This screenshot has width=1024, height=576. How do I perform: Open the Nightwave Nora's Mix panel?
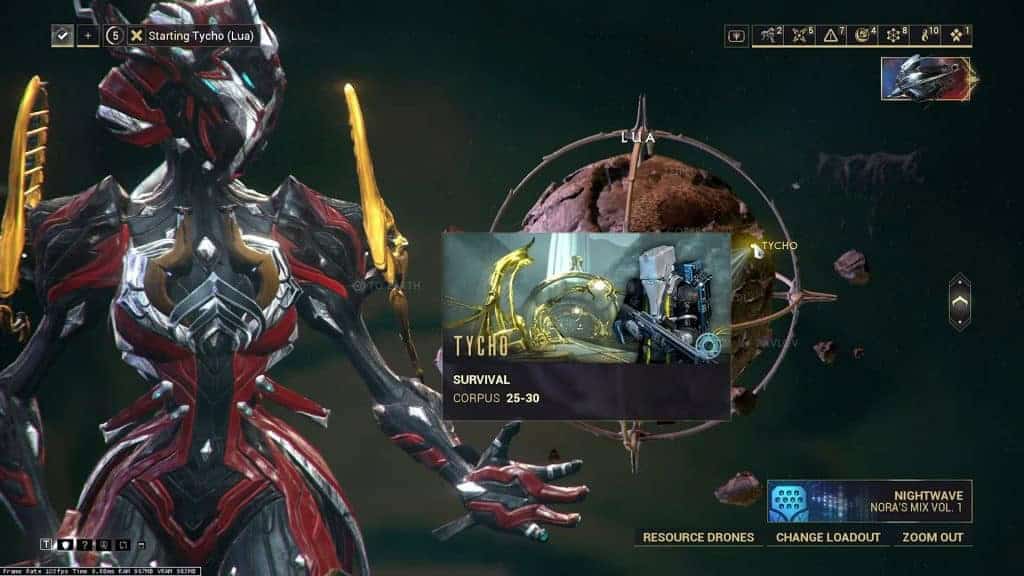point(869,501)
